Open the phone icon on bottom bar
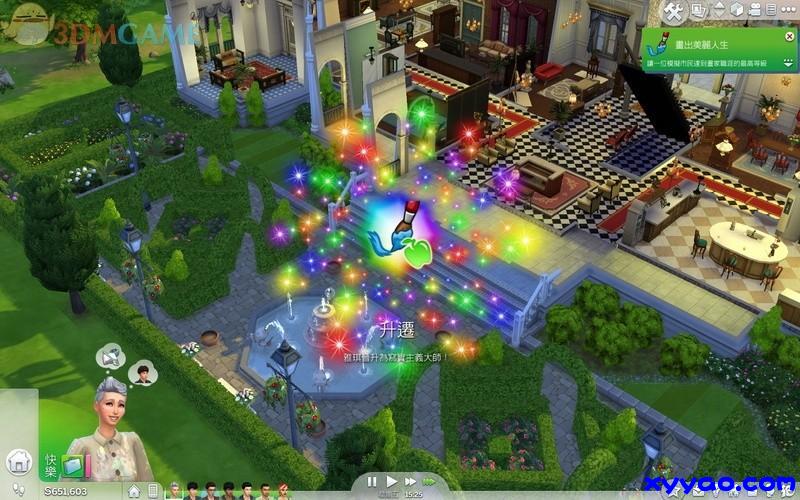This screenshot has width=800, height=500. coord(154,491)
